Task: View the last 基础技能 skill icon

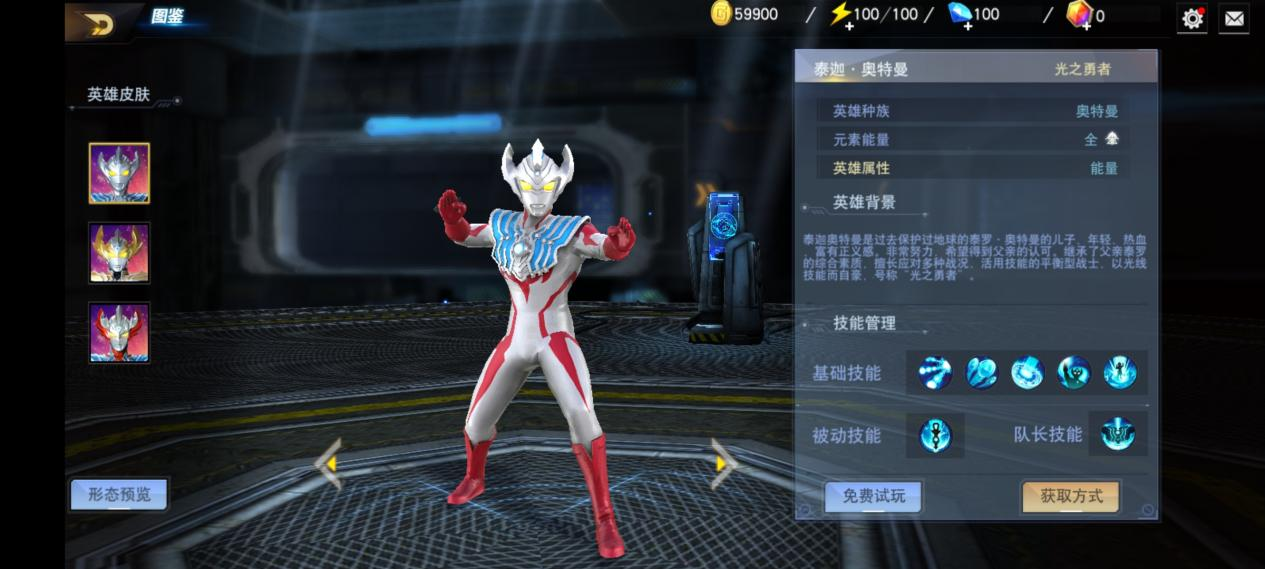Action: 1120,373
